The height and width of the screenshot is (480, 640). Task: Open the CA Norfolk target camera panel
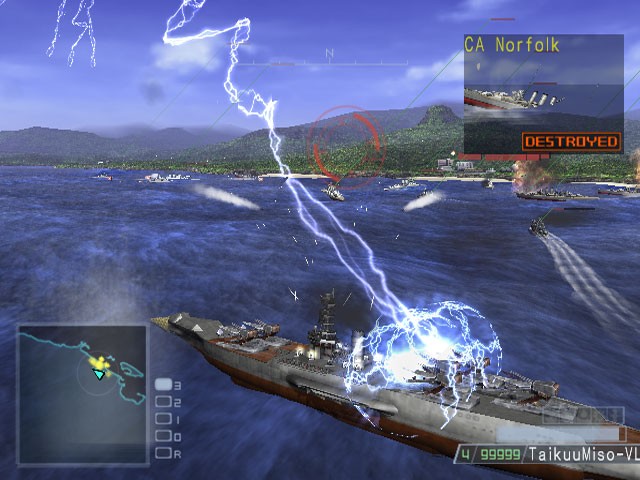(542, 94)
